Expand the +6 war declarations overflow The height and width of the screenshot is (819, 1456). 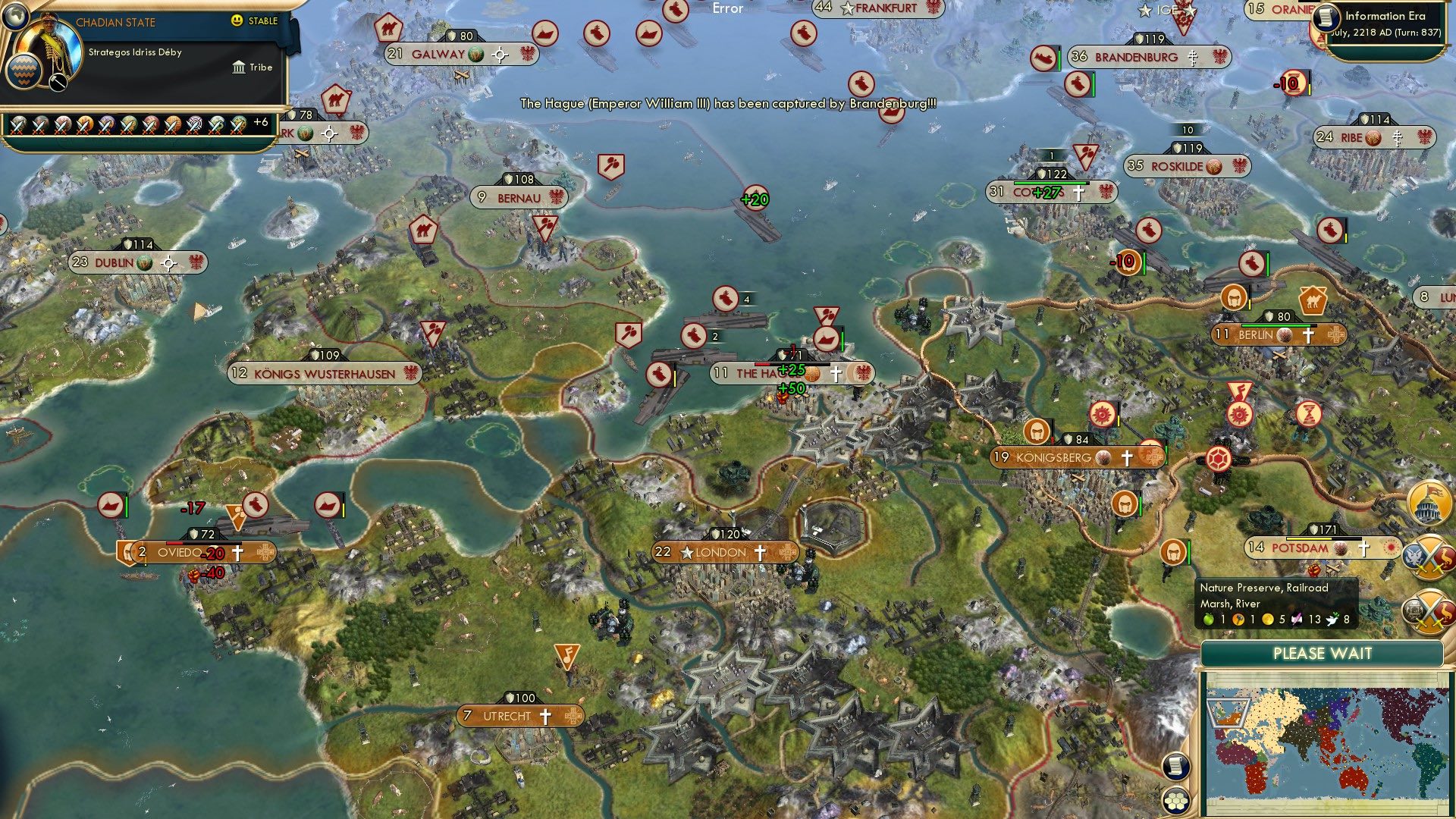point(261,121)
